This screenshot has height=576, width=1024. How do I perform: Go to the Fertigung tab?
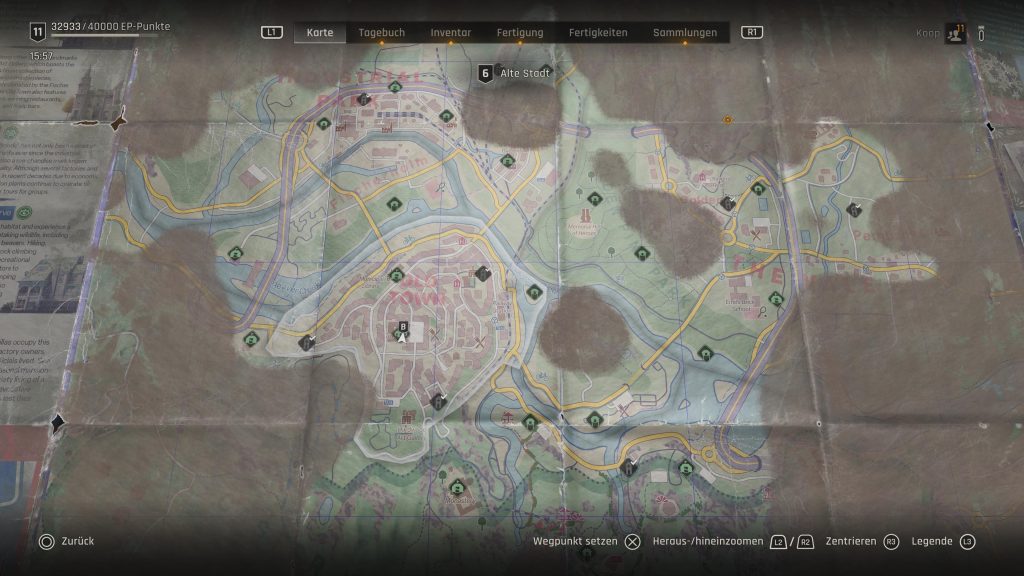(520, 32)
